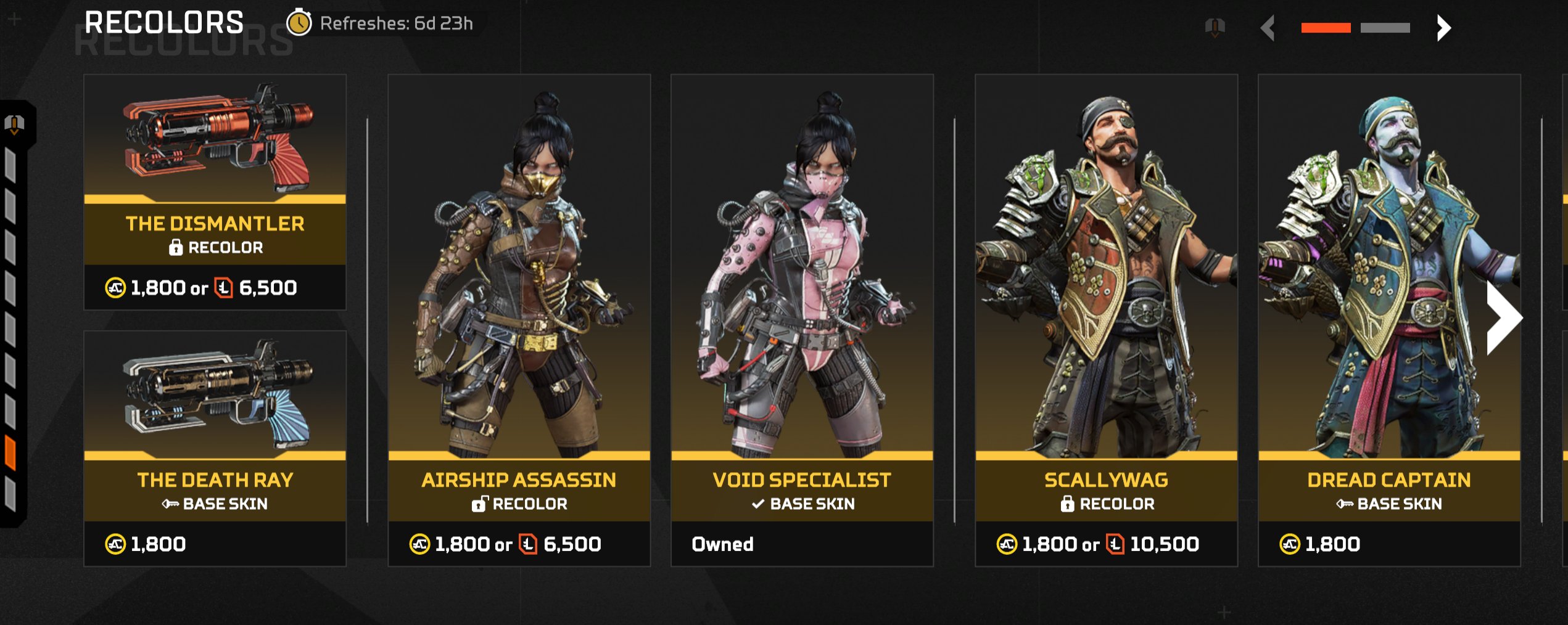Jump to the orange highlighted sidebar segment
This screenshot has height=625, width=1568.
[x=10, y=452]
